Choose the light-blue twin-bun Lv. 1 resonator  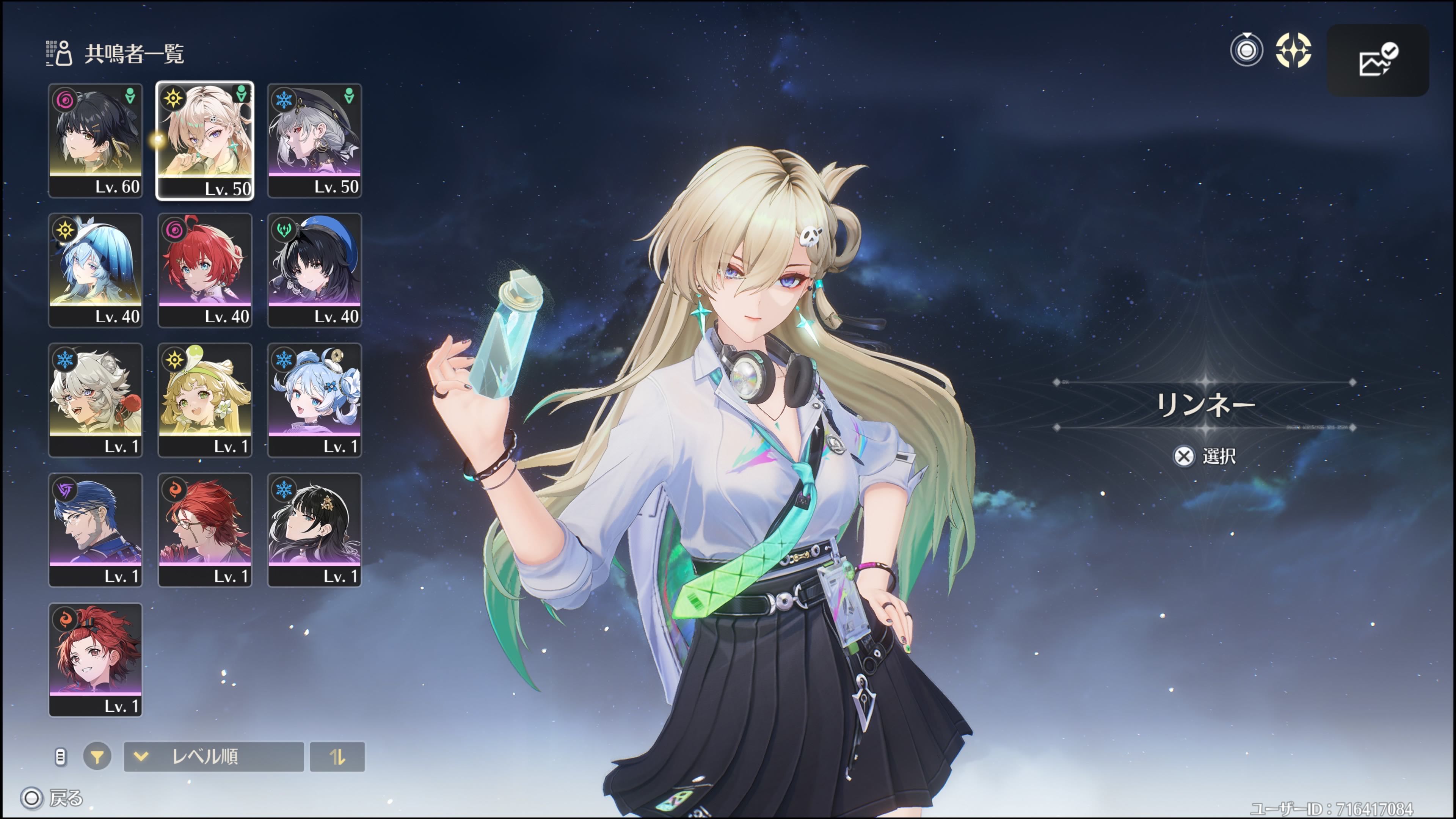click(314, 400)
